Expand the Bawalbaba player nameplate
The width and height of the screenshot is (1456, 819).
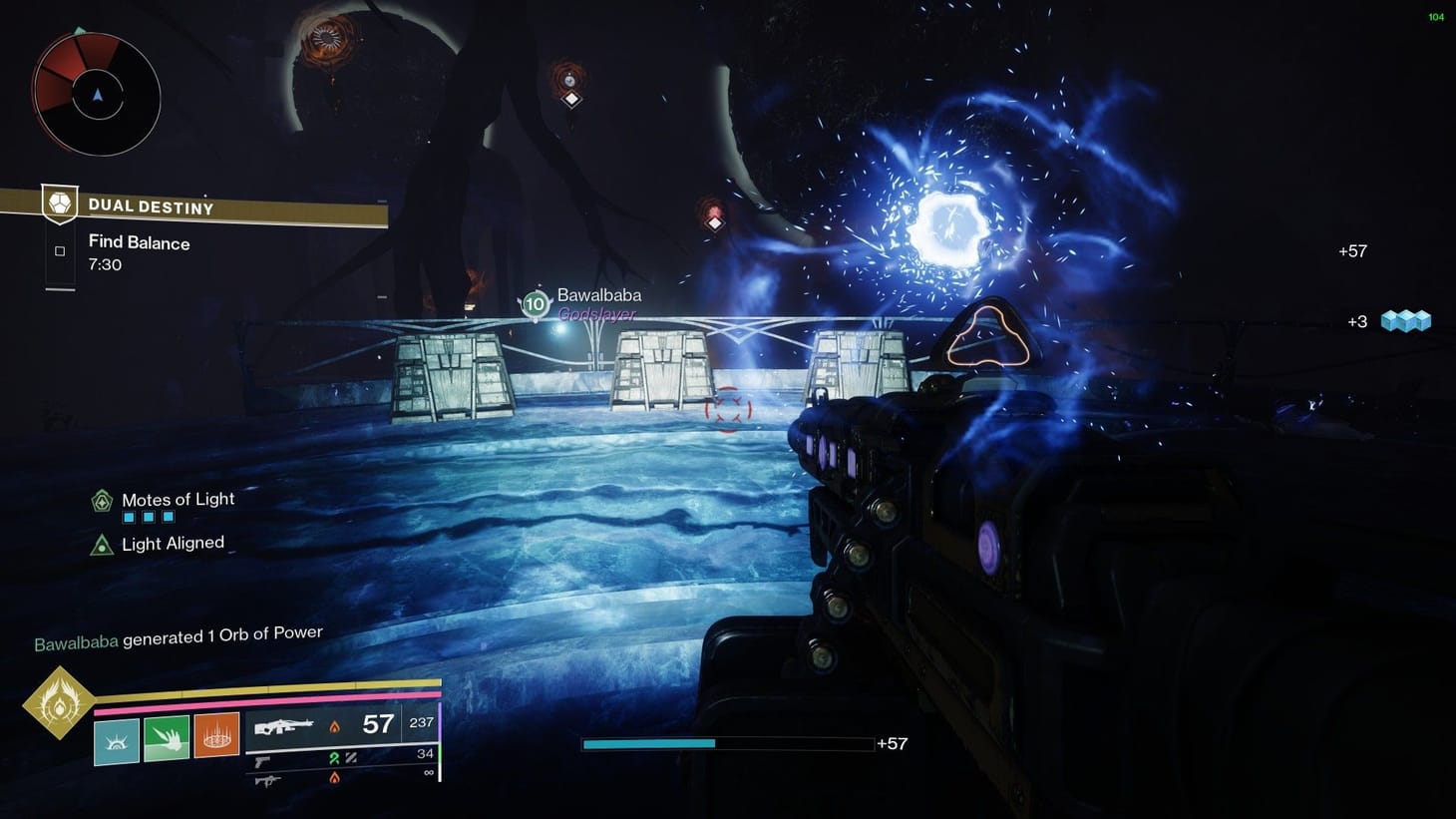(x=598, y=295)
